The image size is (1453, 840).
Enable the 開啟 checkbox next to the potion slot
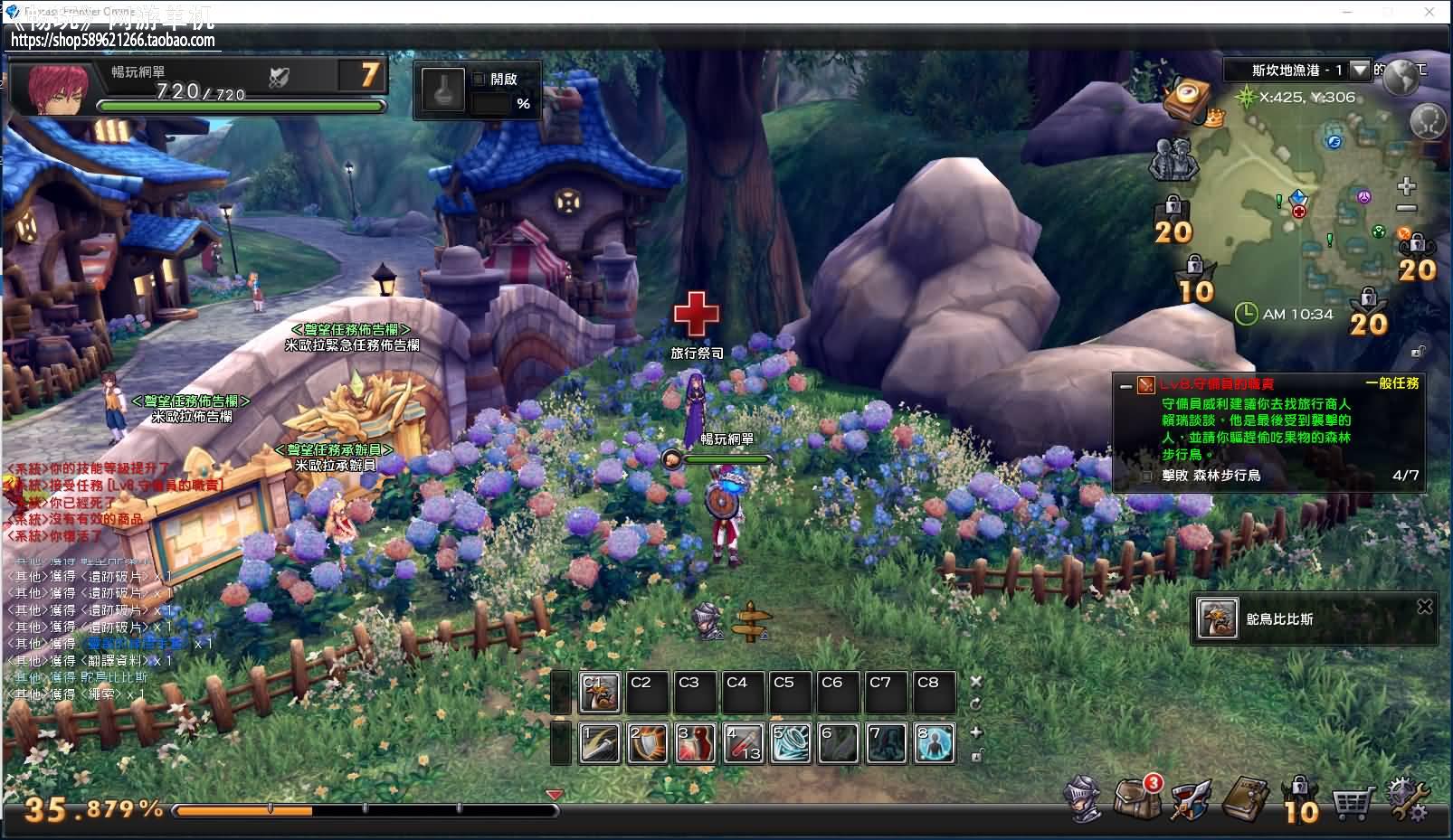(x=477, y=80)
